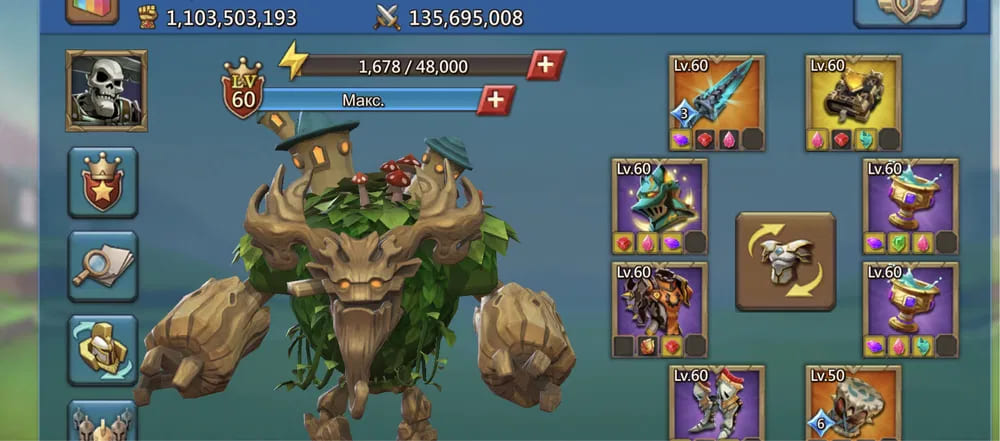Tap the golden helmet swap icon
This screenshot has width=1000, height=441.
pos(103,349)
